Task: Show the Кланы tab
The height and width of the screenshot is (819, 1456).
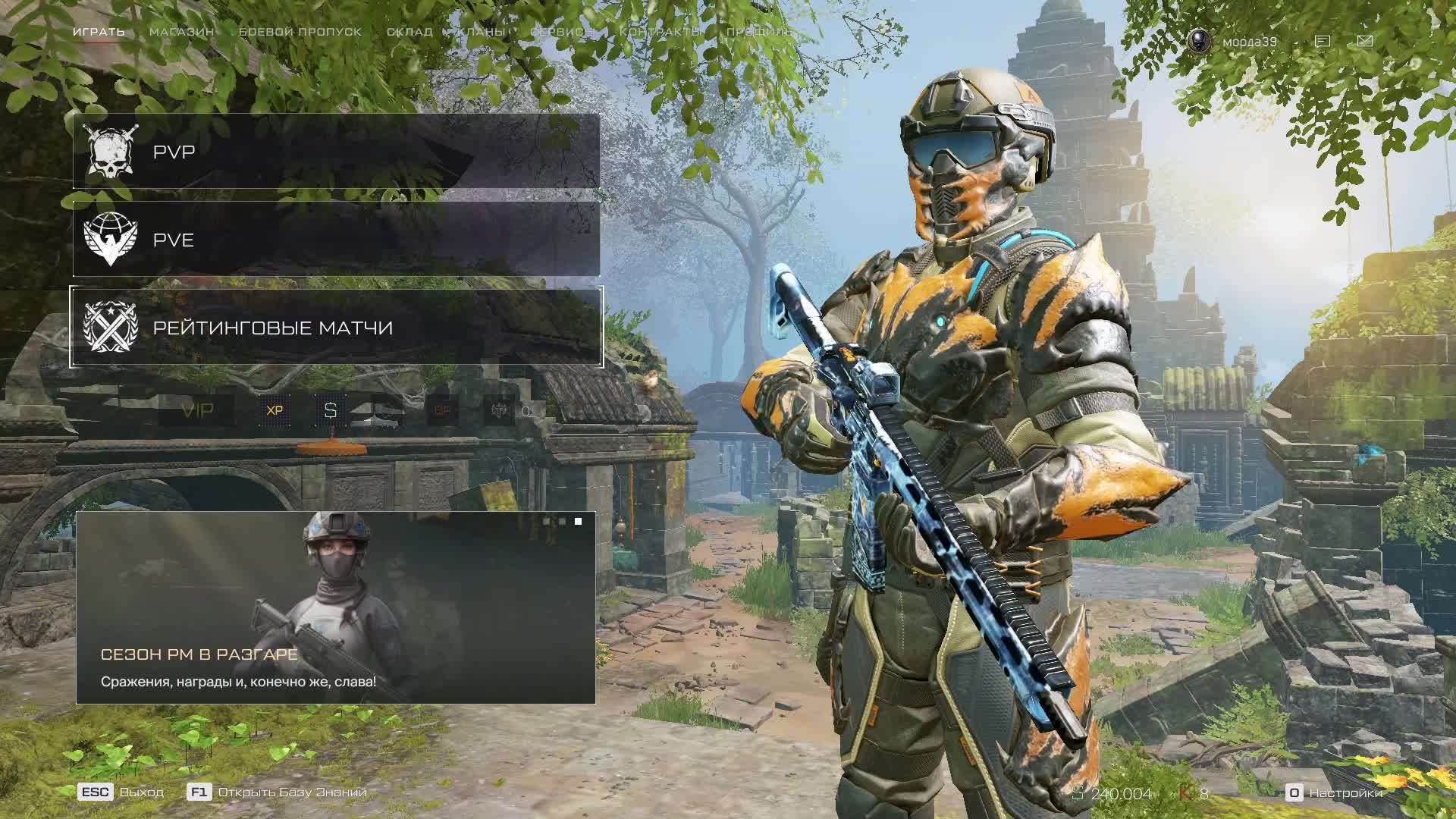Action: click(x=481, y=32)
